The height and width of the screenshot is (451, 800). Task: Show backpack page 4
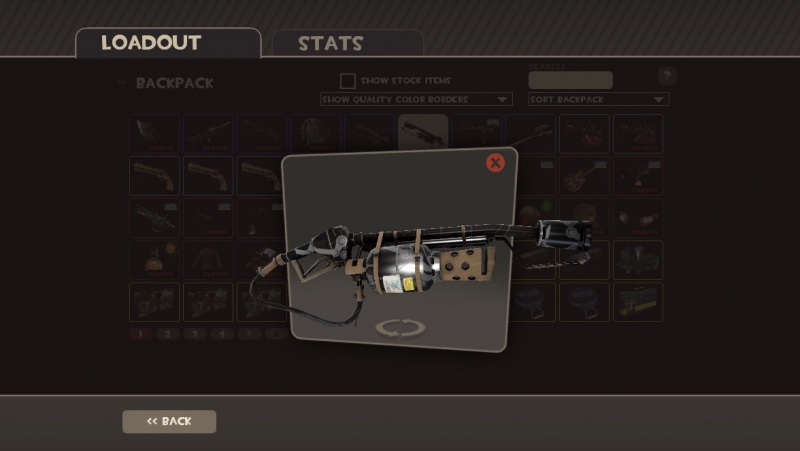222,334
